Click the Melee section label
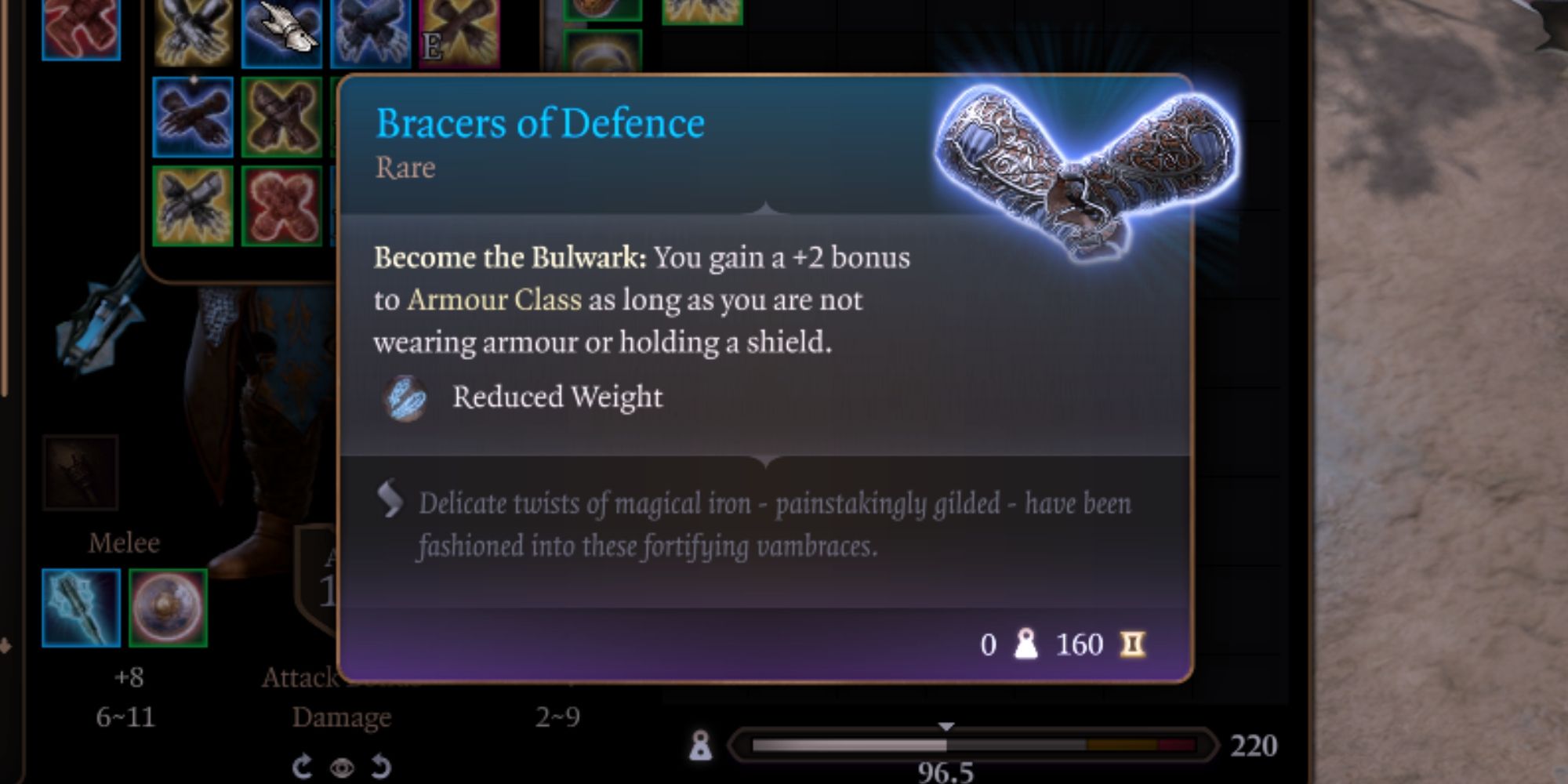This screenshot has height=784, width=1568. (x=125, y=541)
